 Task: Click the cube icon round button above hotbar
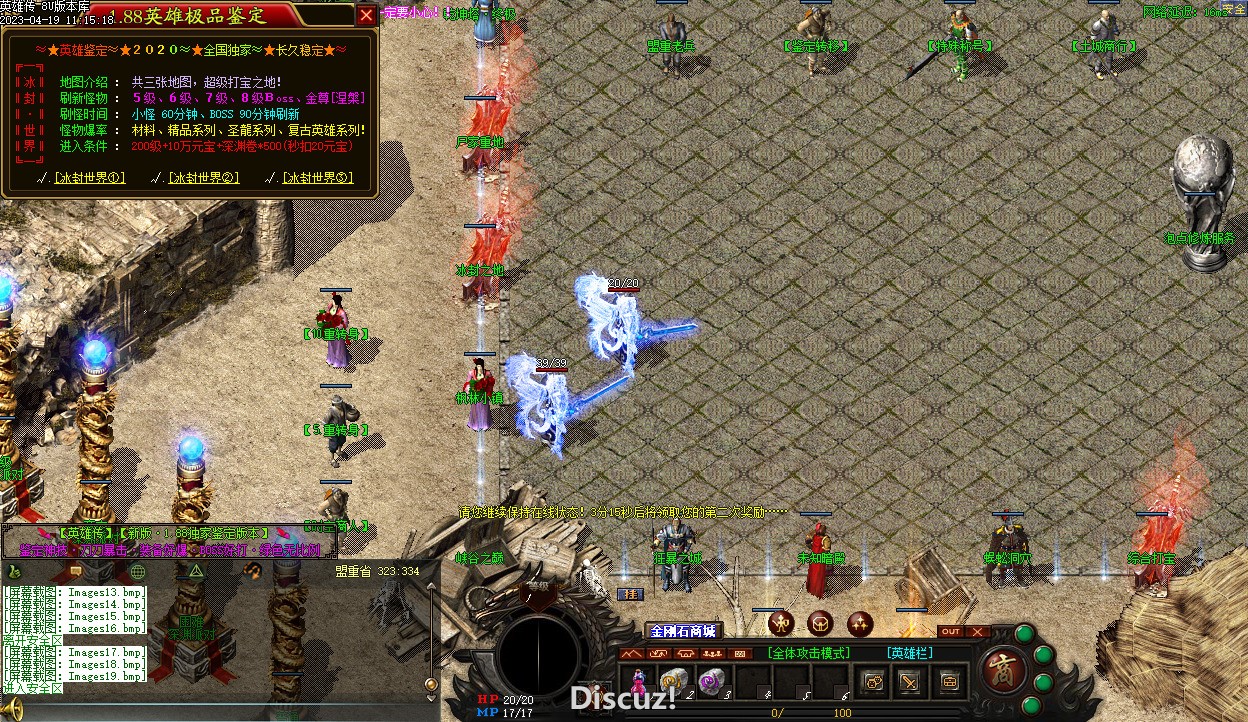(x=821, y=623)
